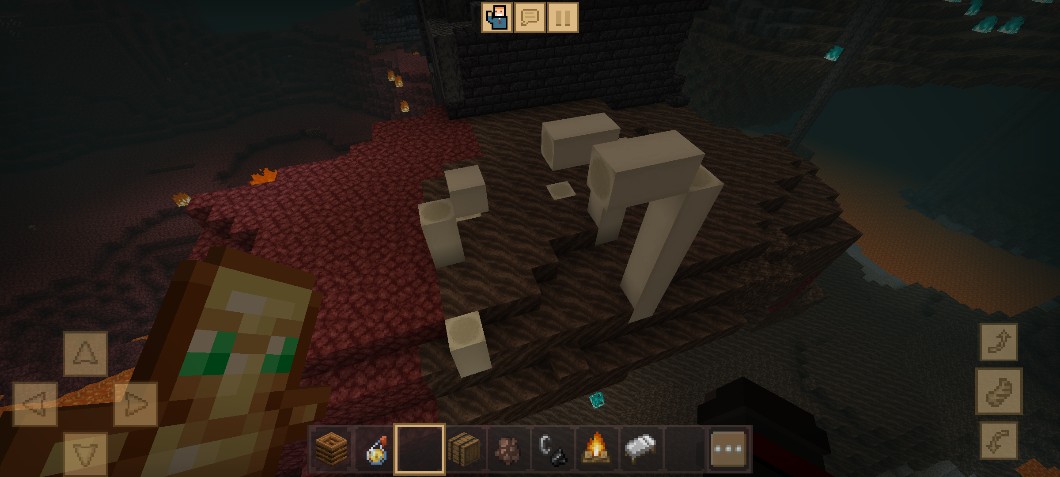
Task: Pause the game
Action: pyautogui.click(x=563, y=17)
